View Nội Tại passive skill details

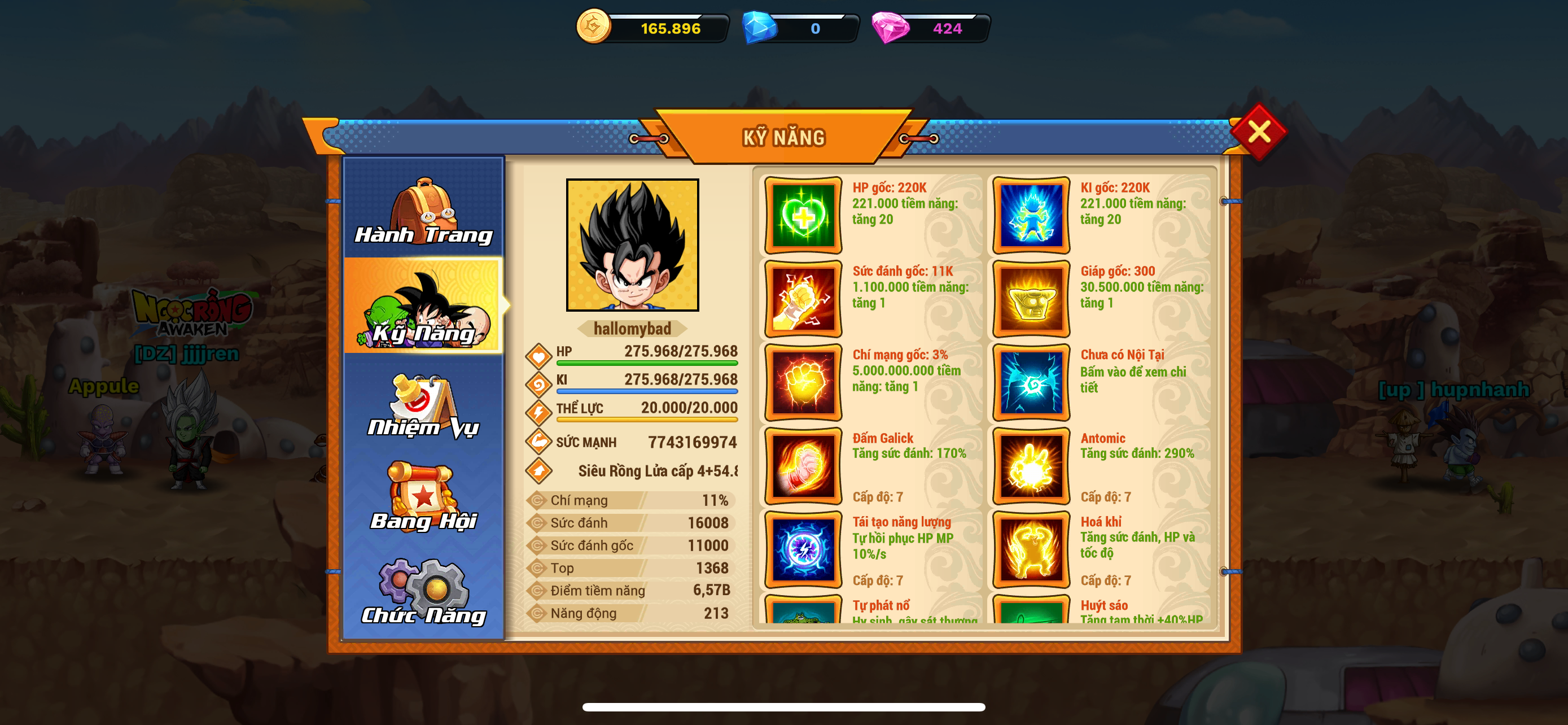1031,382
